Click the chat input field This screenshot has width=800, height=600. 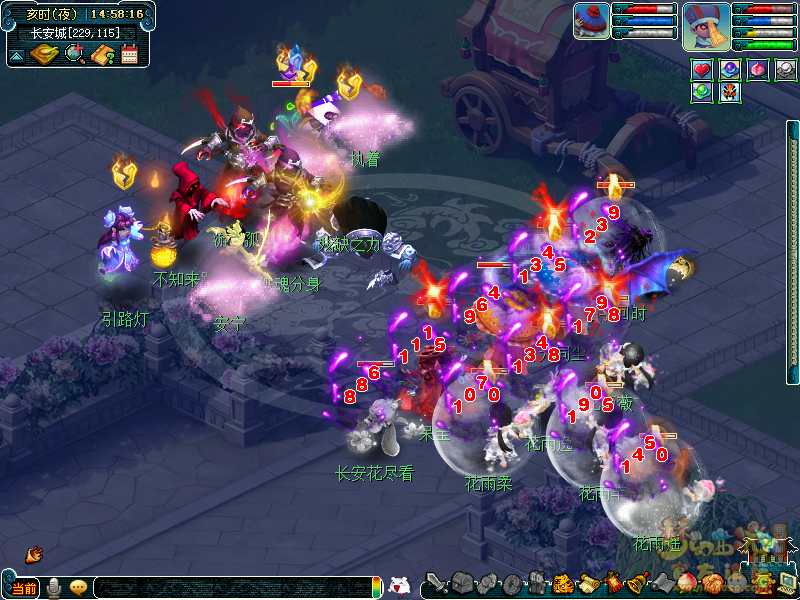pos(230,588)
